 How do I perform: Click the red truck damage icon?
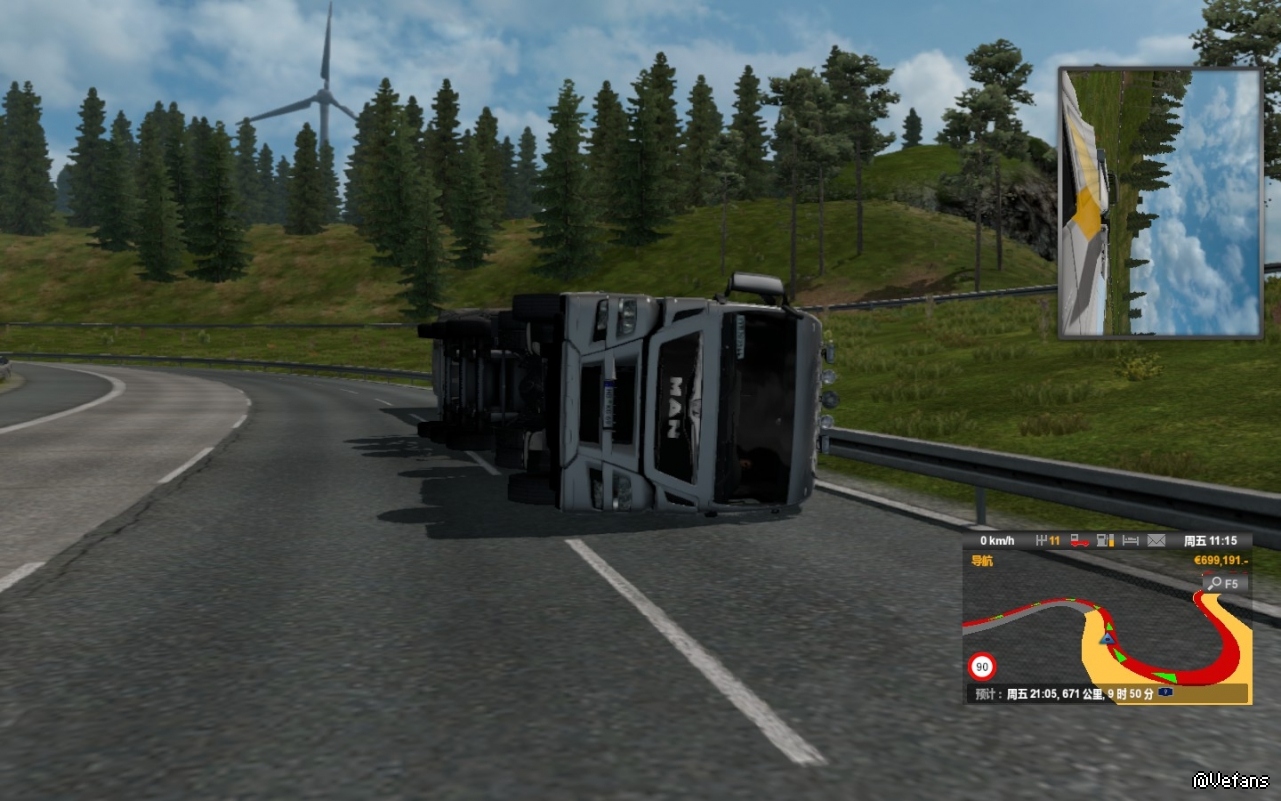(x=1079, y=541)
